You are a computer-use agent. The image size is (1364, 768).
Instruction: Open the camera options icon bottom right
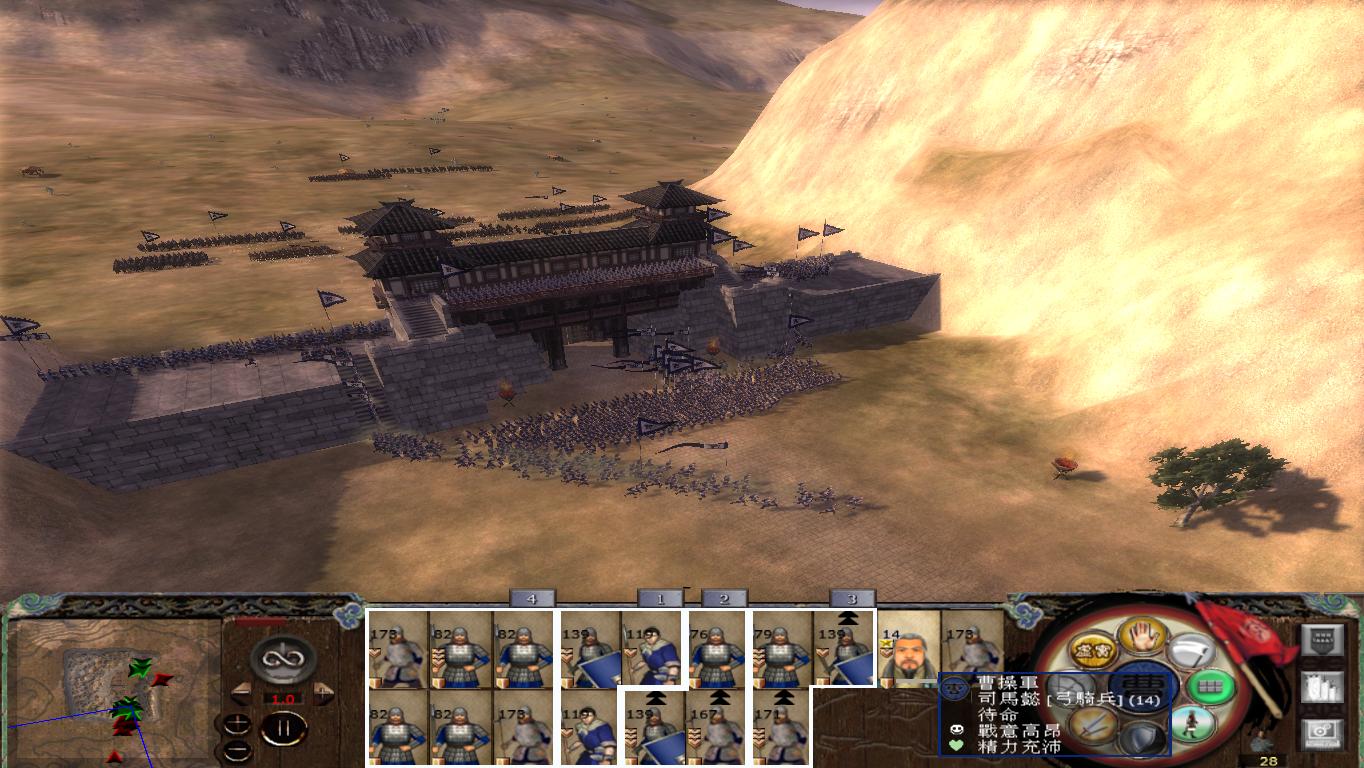(x=1323, y=733)
